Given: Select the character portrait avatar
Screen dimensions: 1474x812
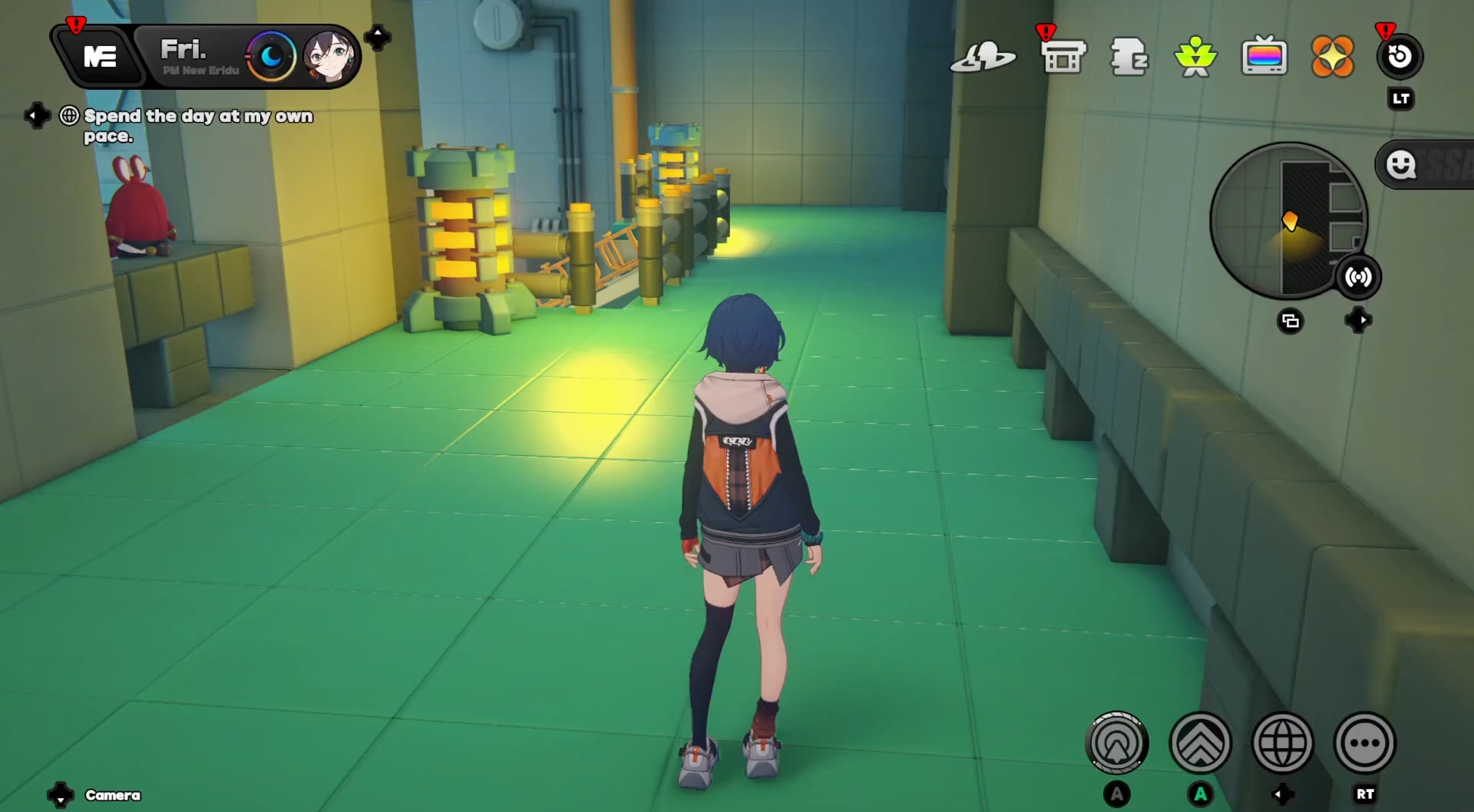Looking at the screenshot, I should tap(329, 57).
